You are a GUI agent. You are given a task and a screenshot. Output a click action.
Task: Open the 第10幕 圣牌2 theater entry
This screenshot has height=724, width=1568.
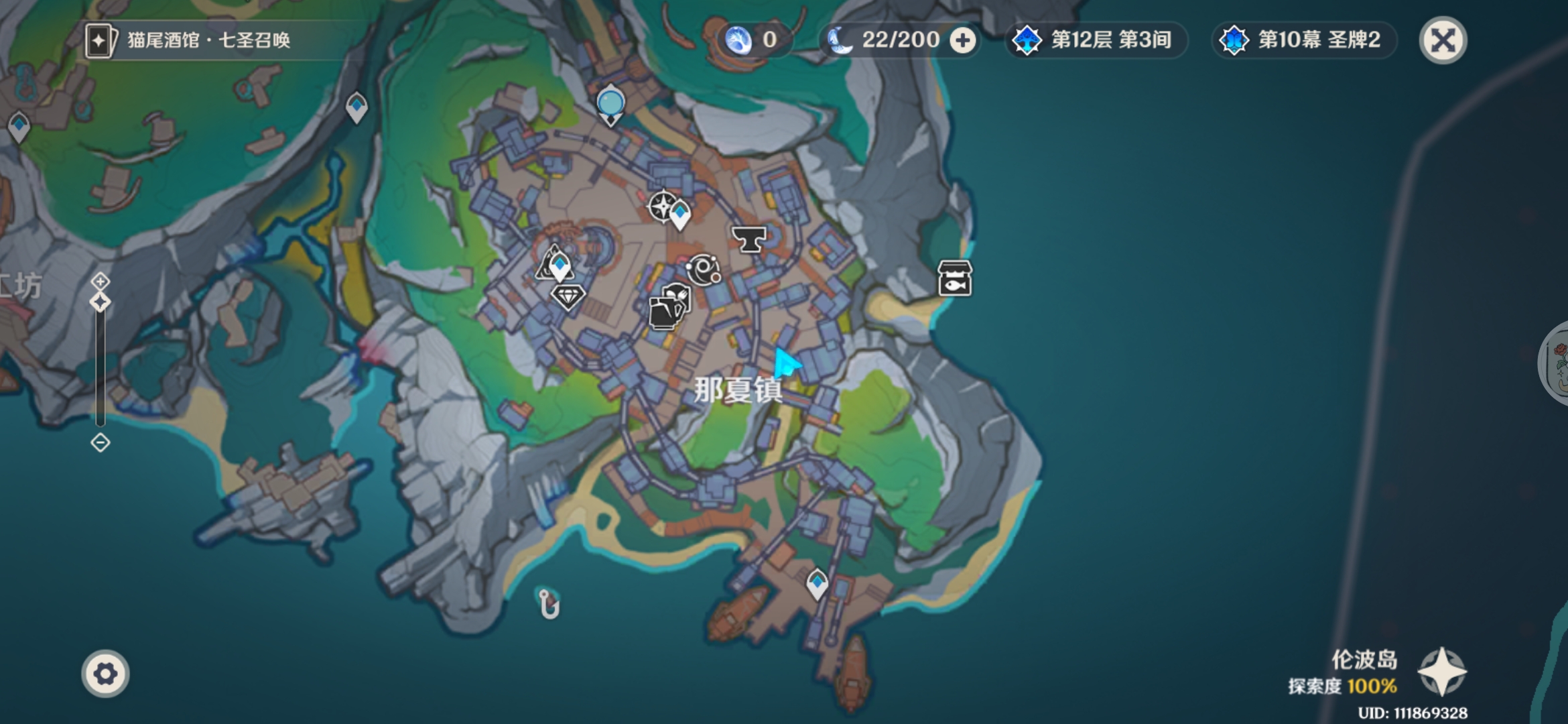click(x=1302, y=40)
